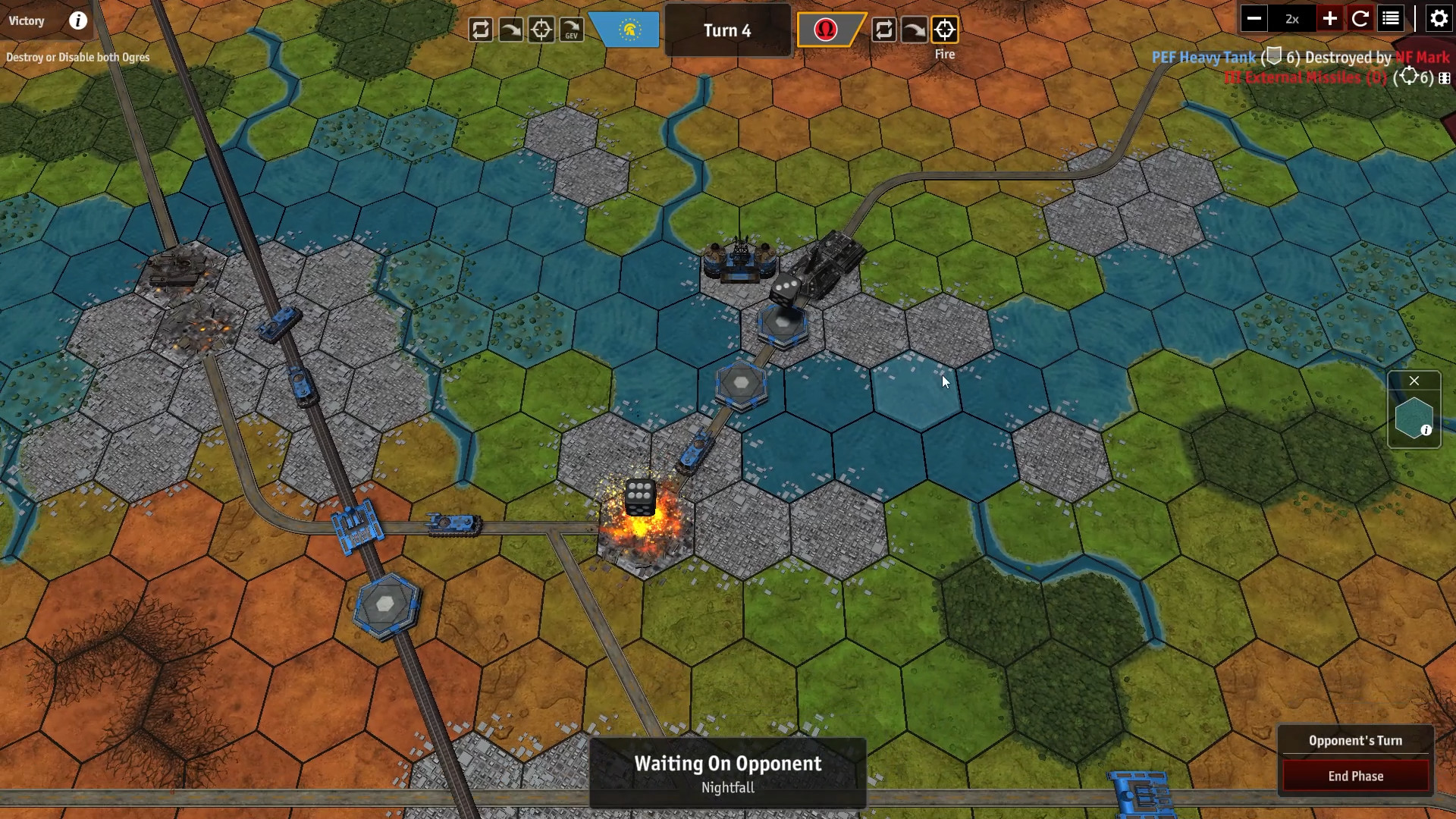Screen dimensions: 1456x819
Task: Click the leftmost loop arrows icon
Action: click(x=479, y=29)
